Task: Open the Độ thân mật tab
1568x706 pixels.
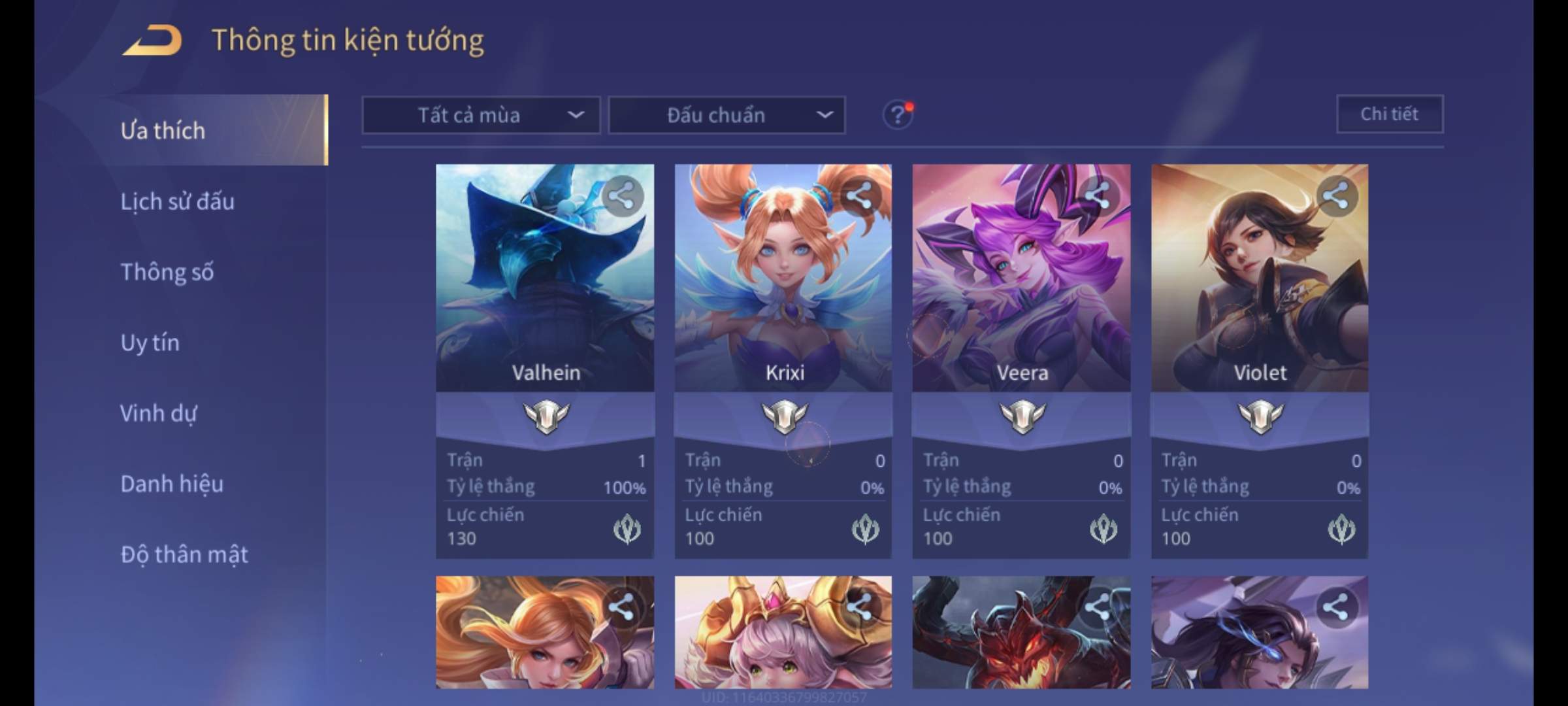Action: [x=184, y=554]
